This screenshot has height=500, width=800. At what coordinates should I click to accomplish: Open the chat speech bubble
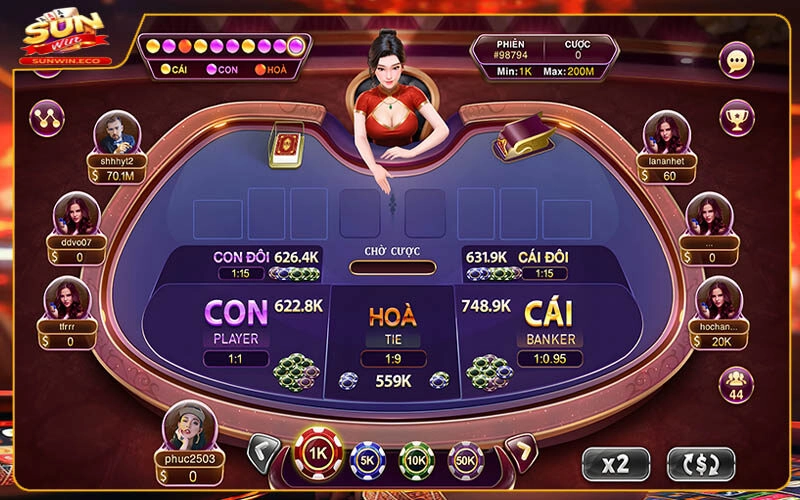(x=736, y=62)
